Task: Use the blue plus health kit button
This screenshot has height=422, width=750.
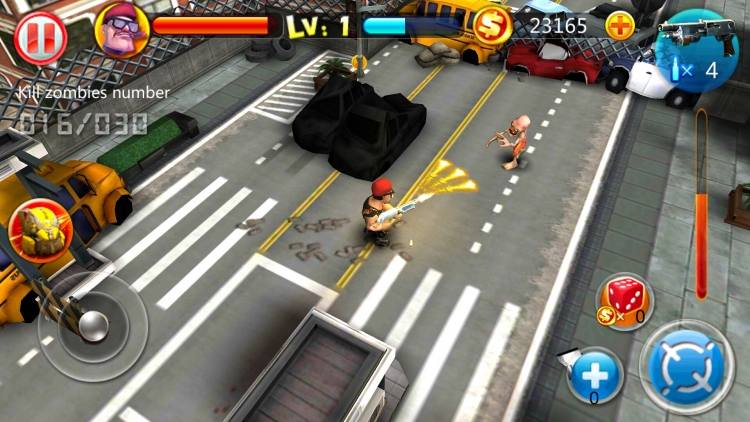Action: point(596,376)
